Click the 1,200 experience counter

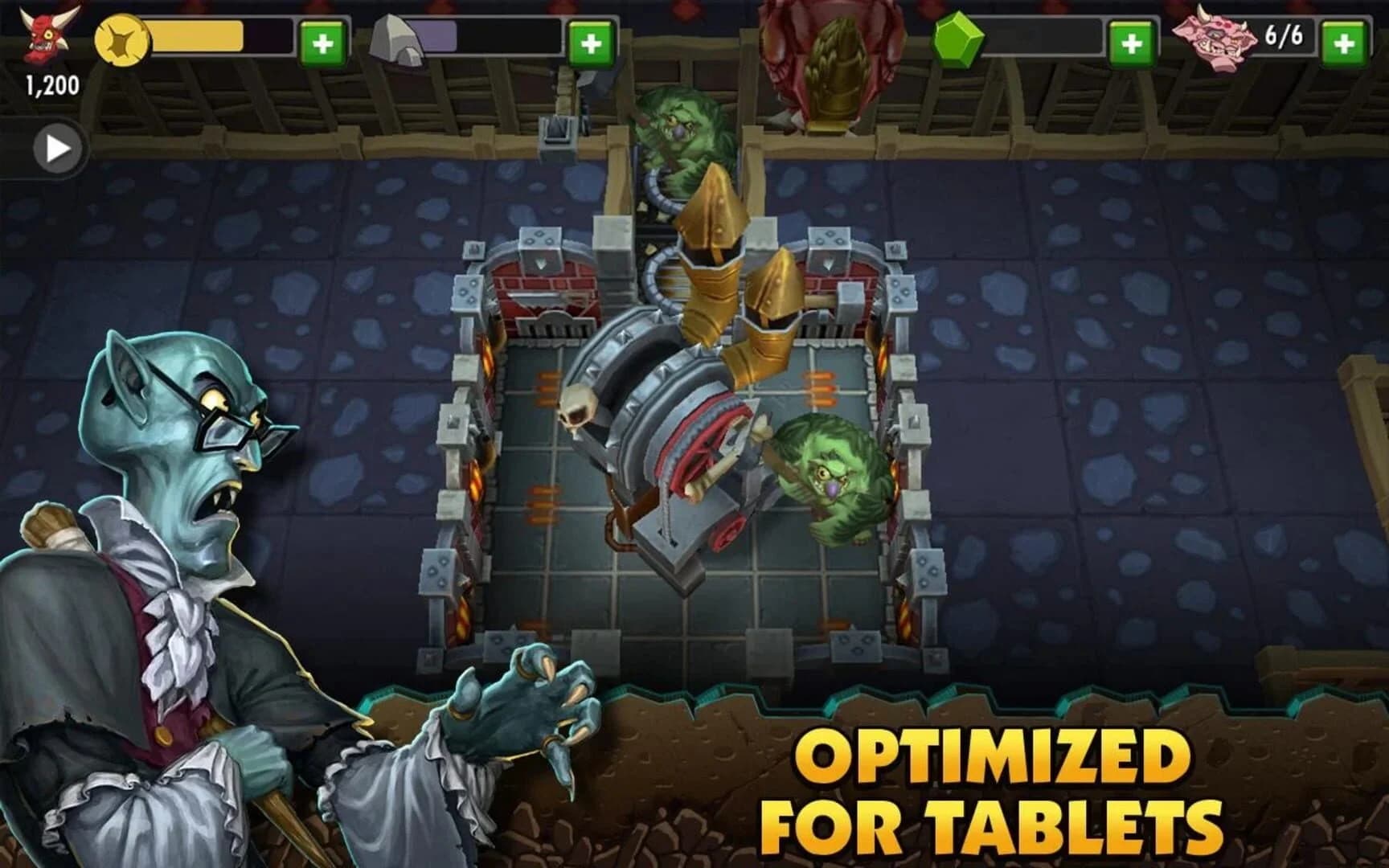pos(50,83)
